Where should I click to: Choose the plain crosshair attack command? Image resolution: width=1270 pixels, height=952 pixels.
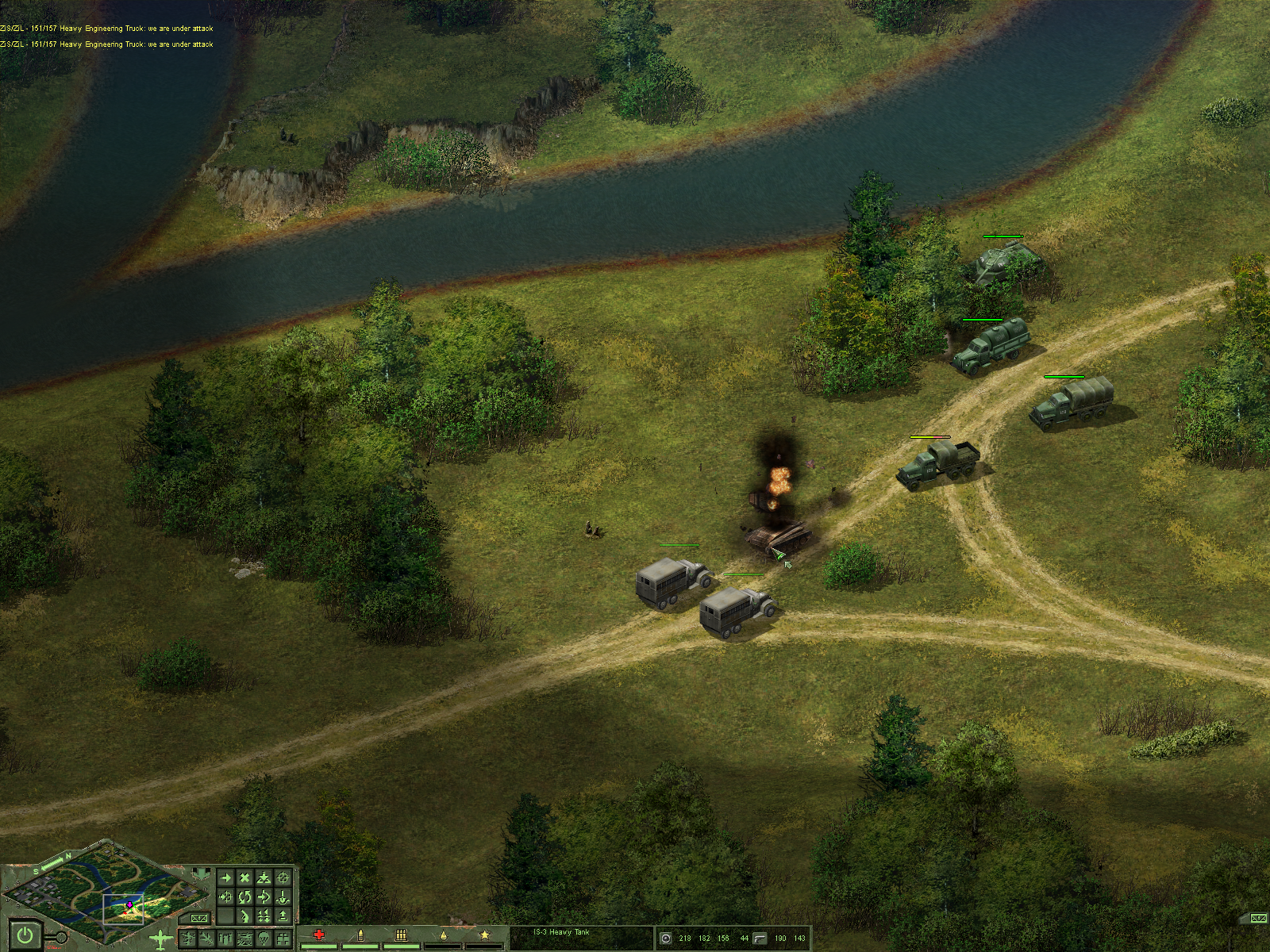[283, 877]
